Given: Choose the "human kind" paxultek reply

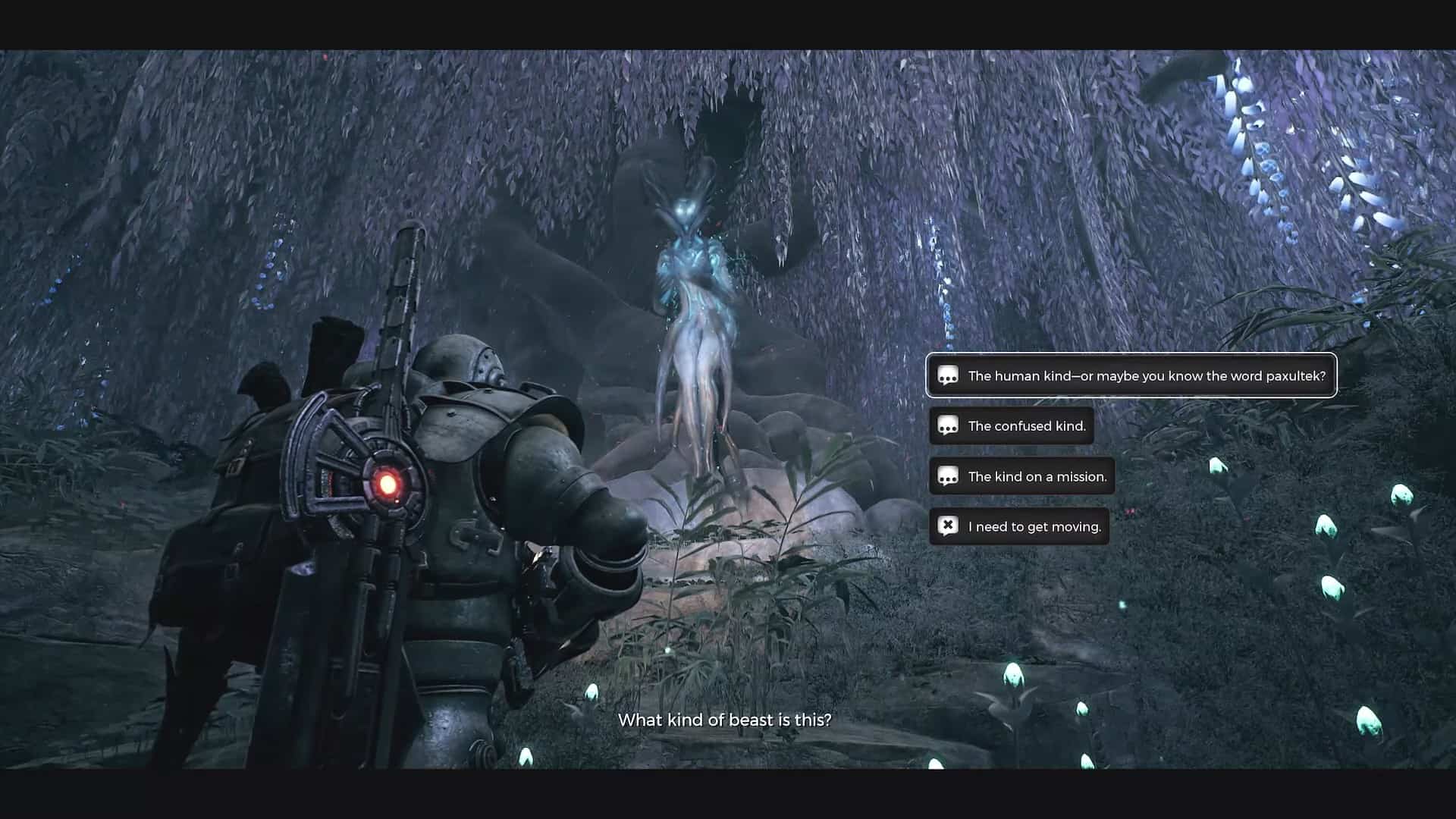Looking at the screenshot, I should pyautogui.click(x=1131, y=375).
